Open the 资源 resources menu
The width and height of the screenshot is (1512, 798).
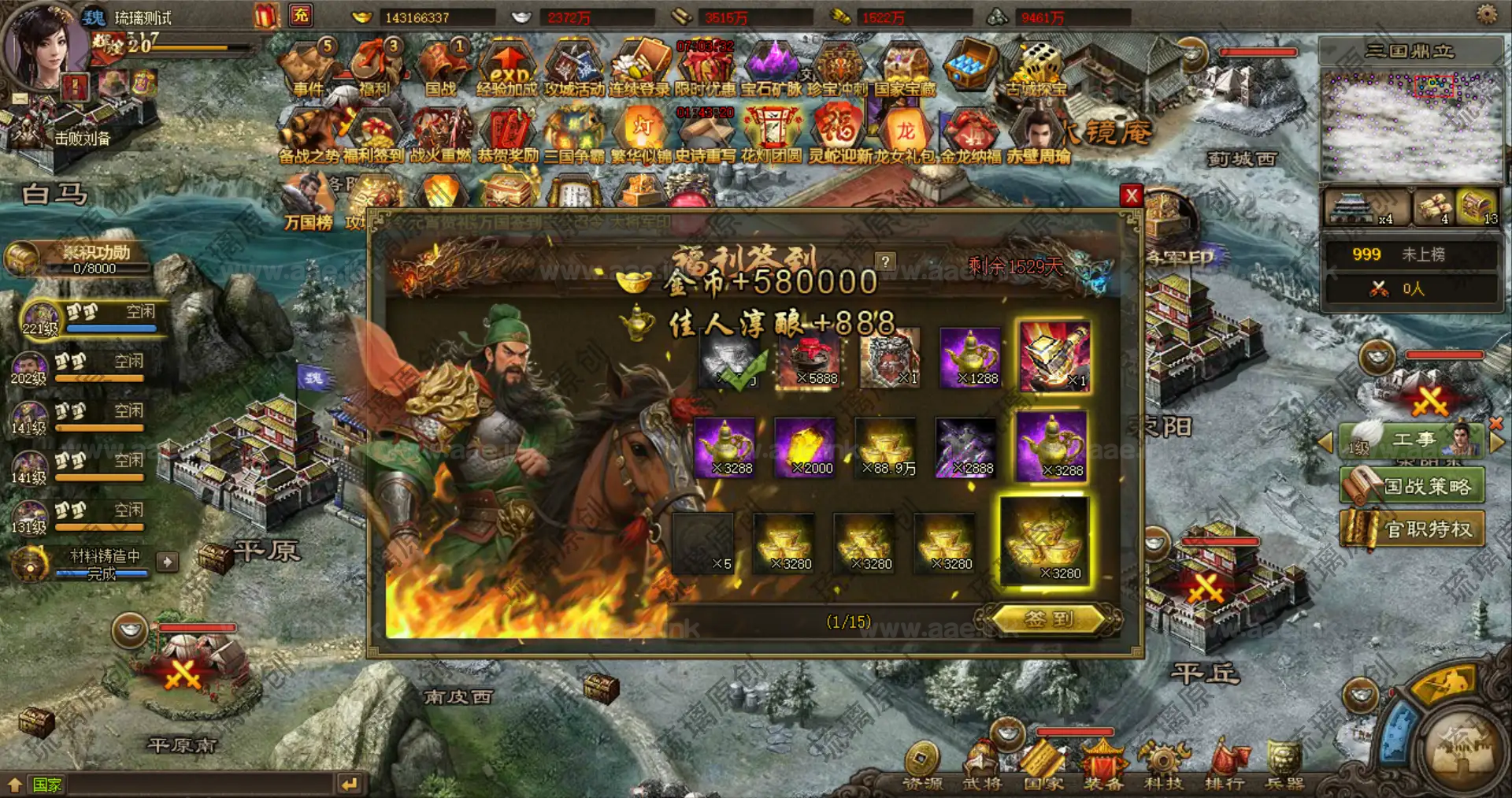921,767
